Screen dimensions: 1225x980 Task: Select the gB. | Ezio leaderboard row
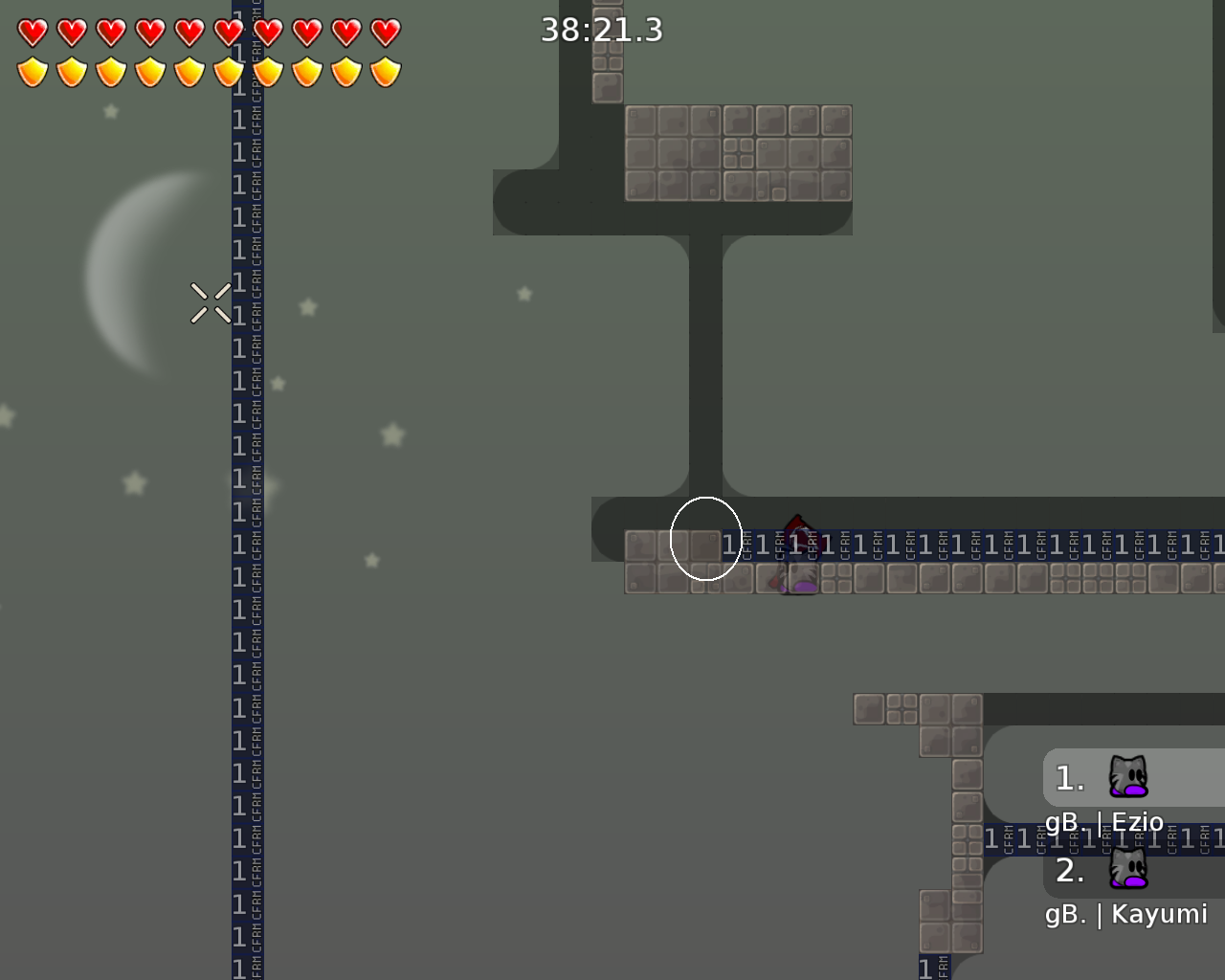[x=1105, y=821]
